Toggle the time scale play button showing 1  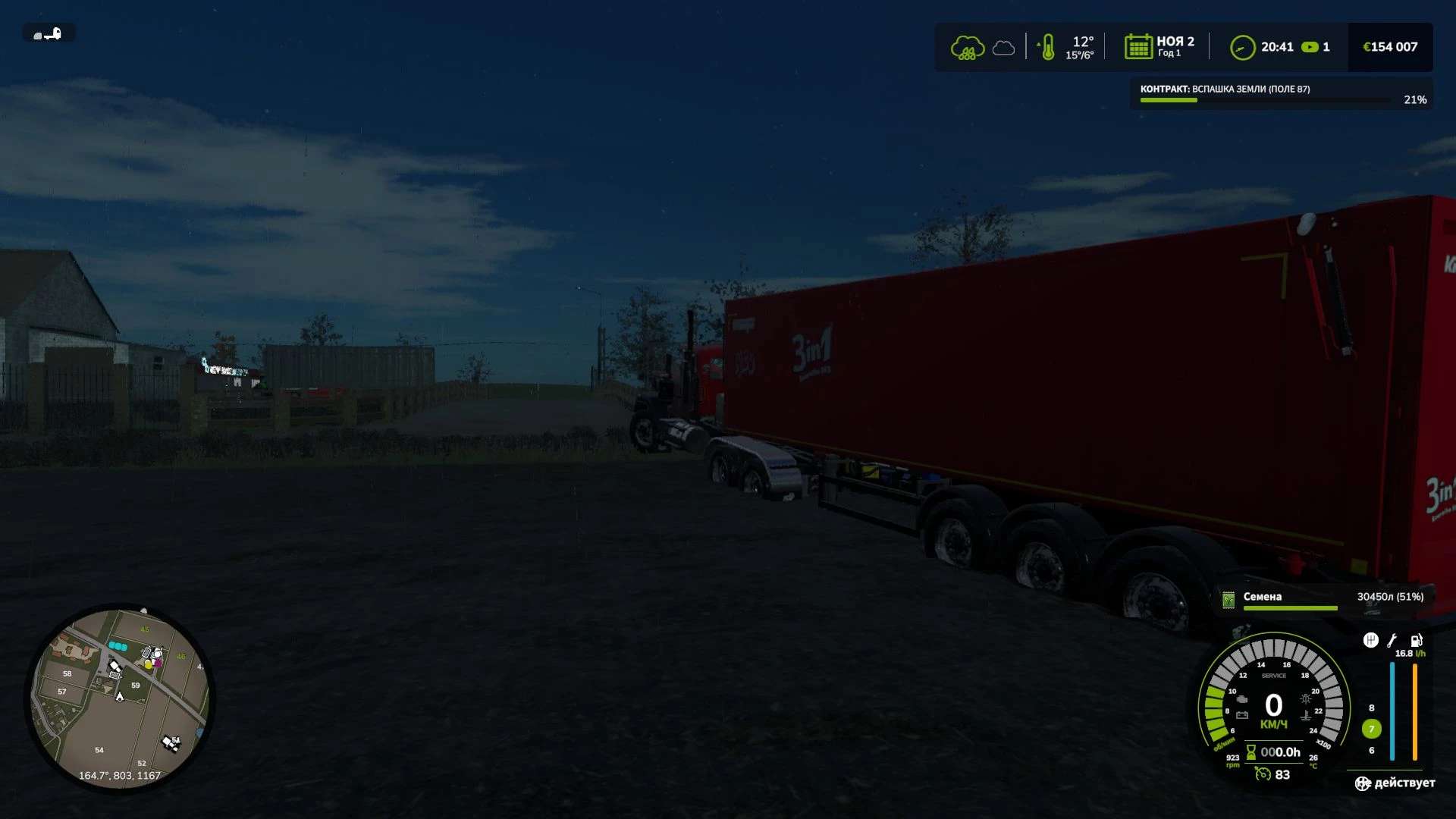(1310, 46)
